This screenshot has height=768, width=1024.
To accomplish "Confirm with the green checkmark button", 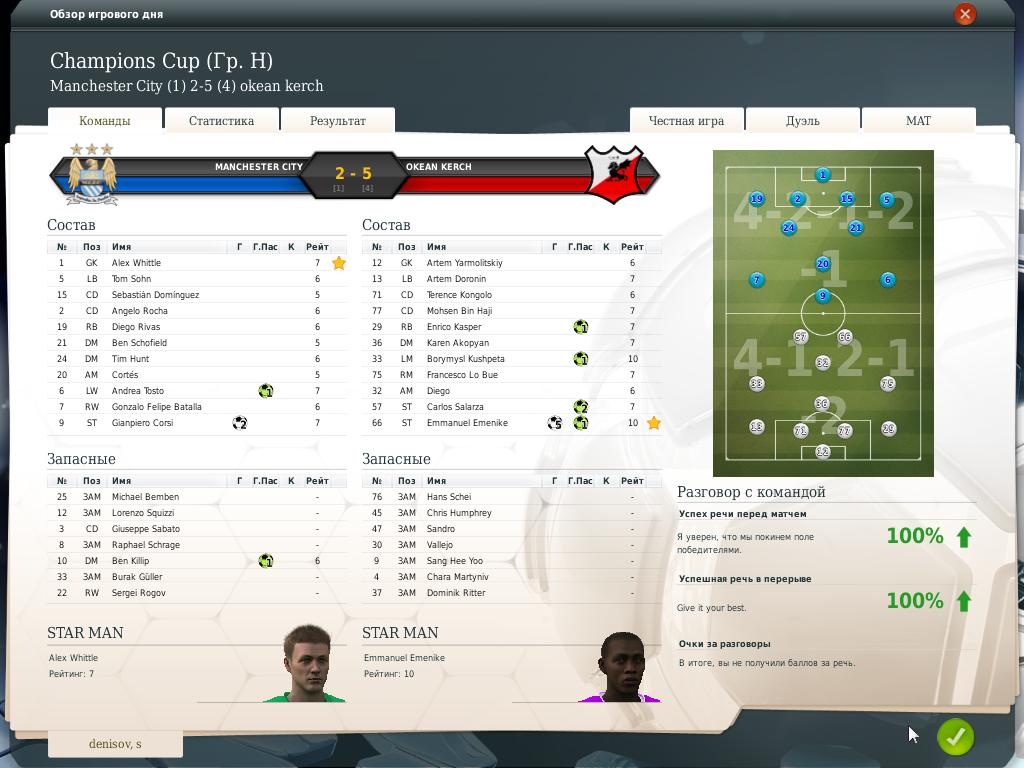I will point(955,737).
